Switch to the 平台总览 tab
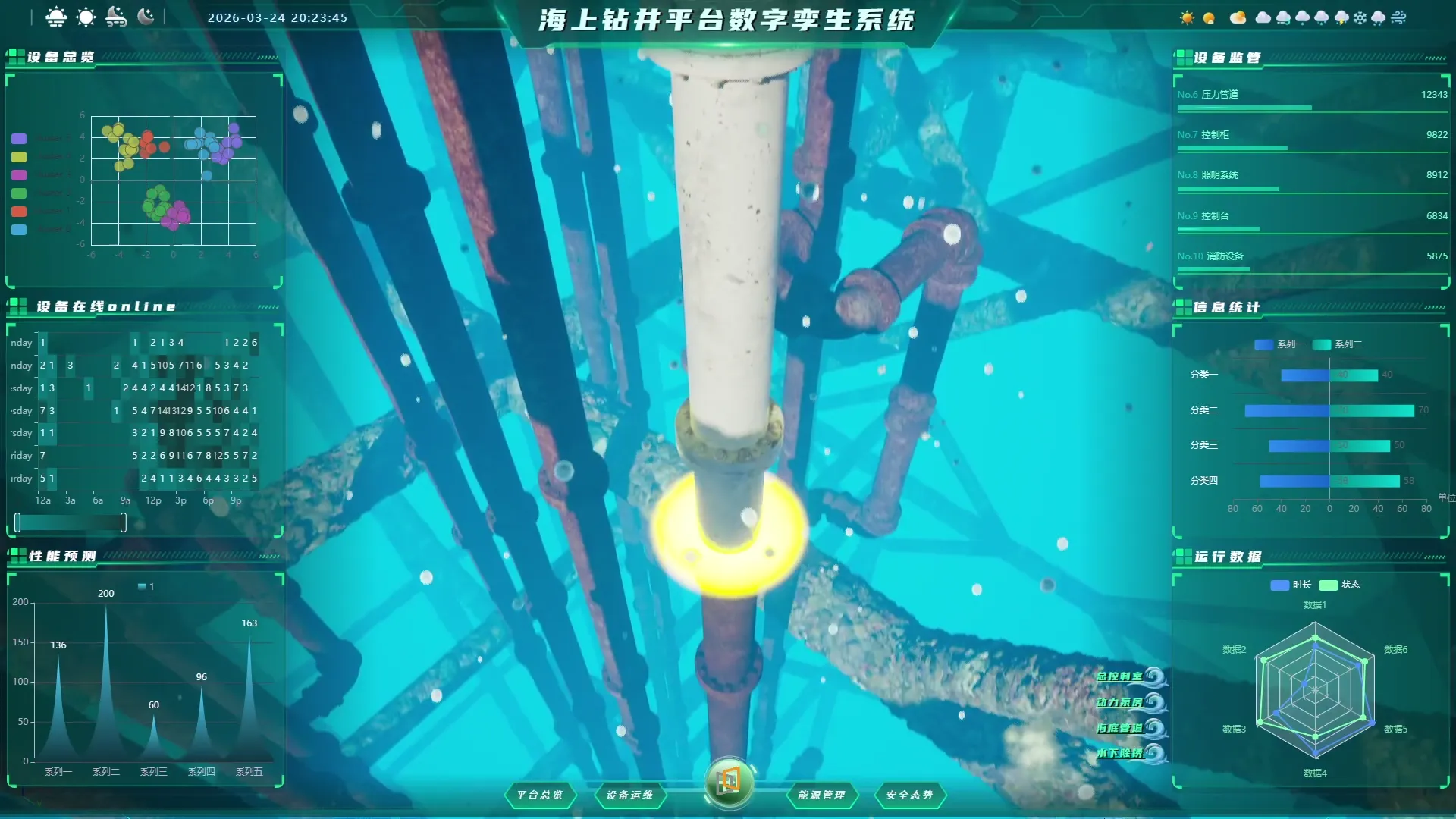Screen dimensions: 1456x819 pyautogui.click(x=540, y=795)
